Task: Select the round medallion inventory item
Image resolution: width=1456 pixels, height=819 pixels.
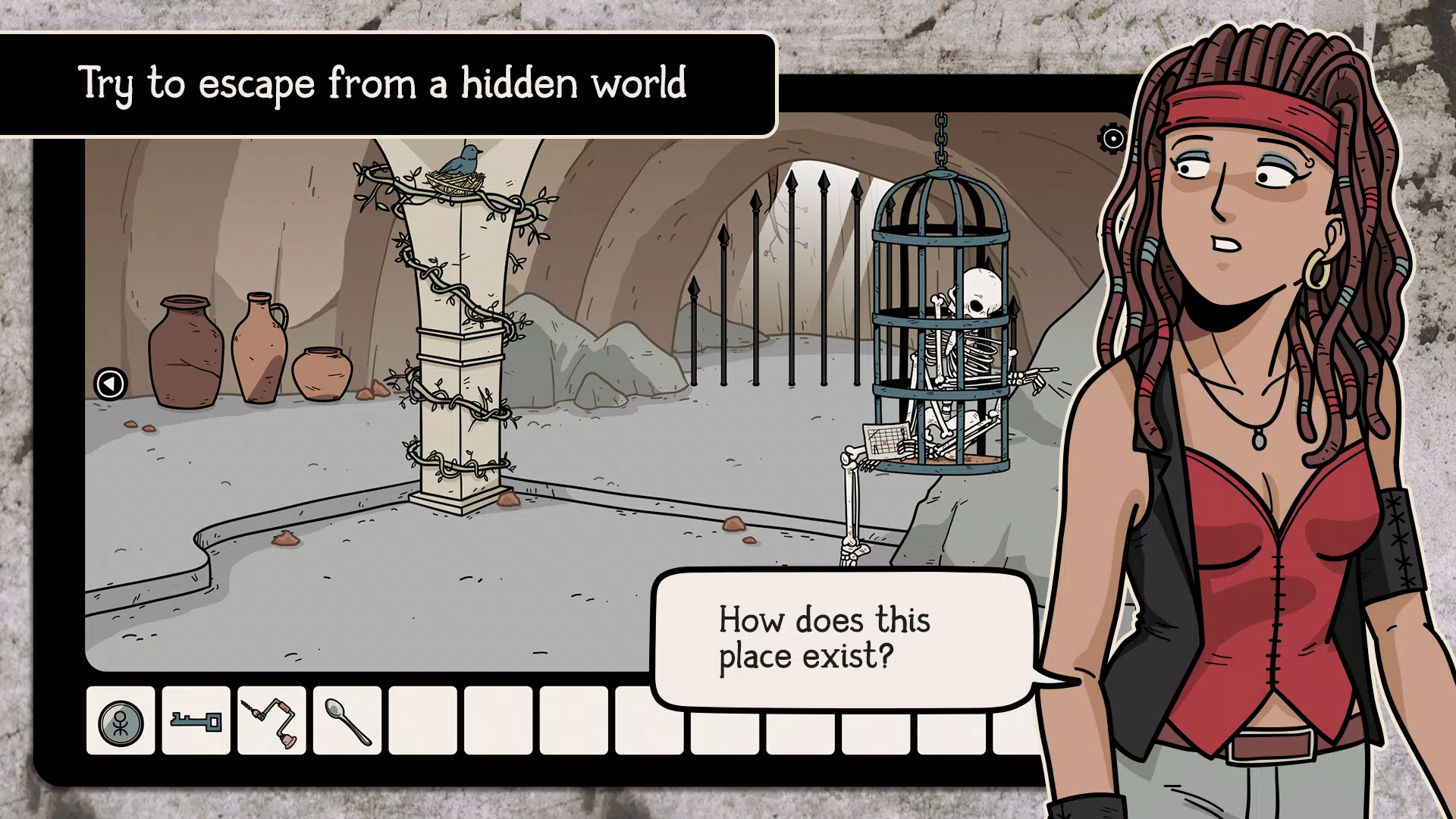Action: (121, 721)
